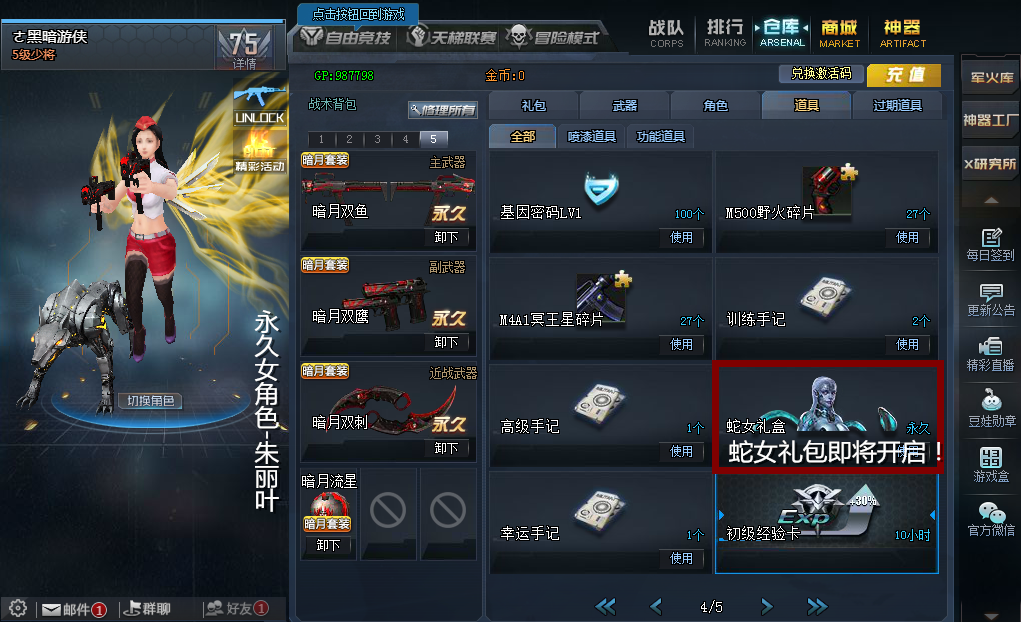Open the 过期道具 expired items tab
This screenshot has height=622, width=1021.
[896, 105]
